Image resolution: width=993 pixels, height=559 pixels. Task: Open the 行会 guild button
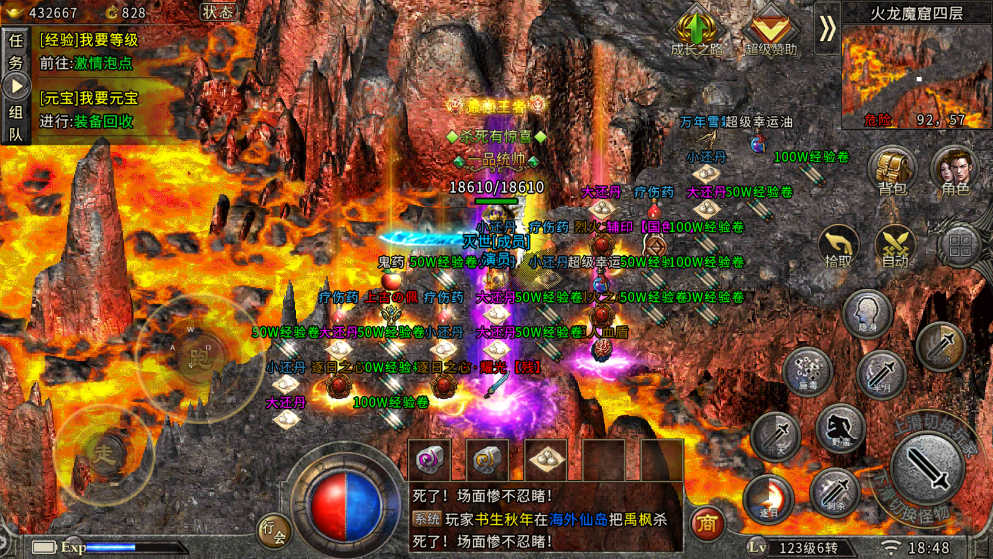tap(274, 528)
